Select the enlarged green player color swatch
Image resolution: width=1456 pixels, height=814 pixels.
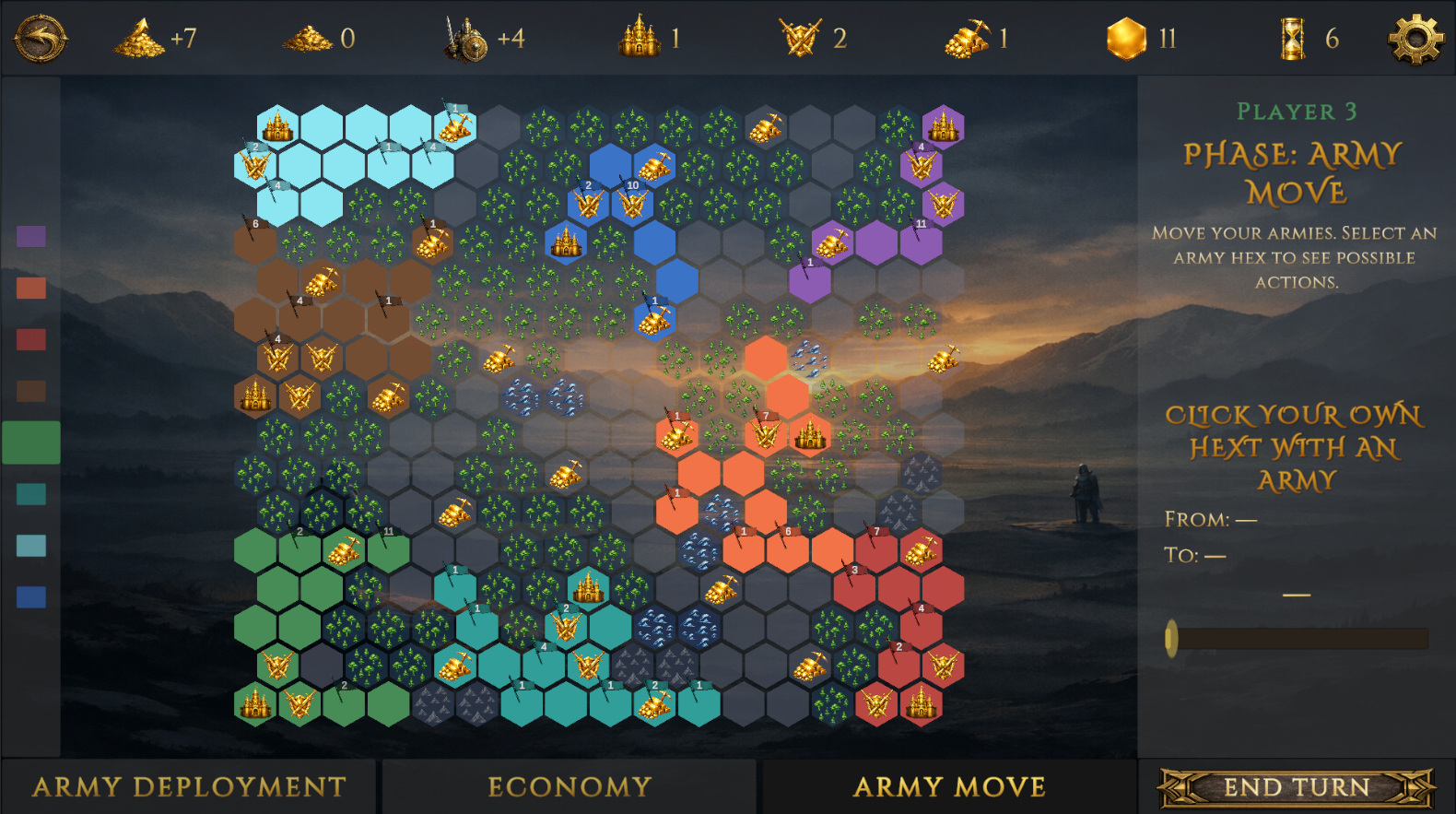(x=32, y=441)
